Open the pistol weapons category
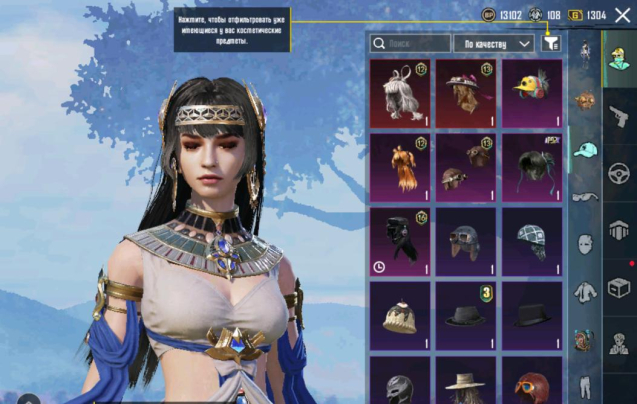This screenshot has height=404, width=637. tap(619, 116)
